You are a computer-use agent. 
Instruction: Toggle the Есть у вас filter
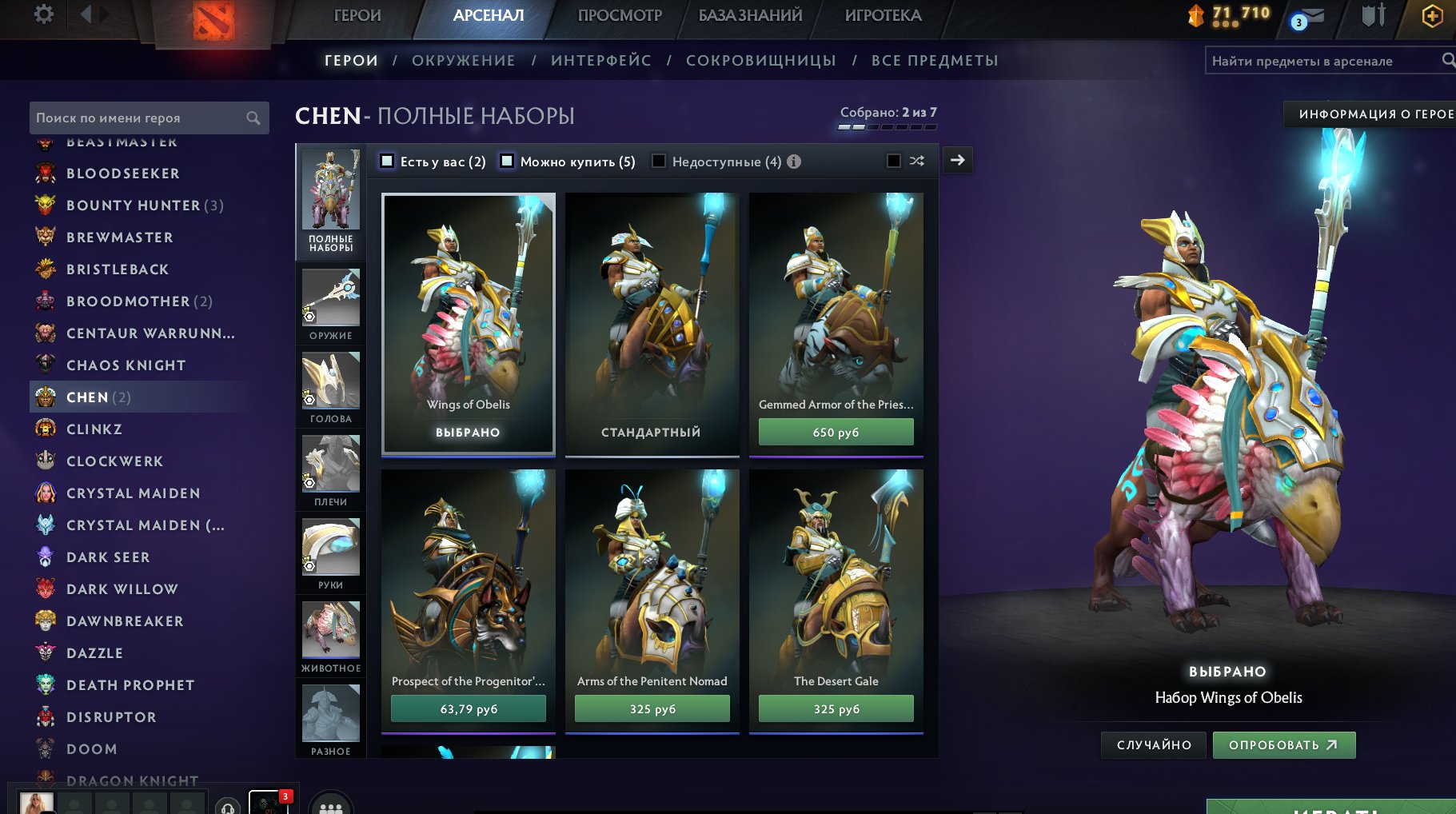(388, 162)
